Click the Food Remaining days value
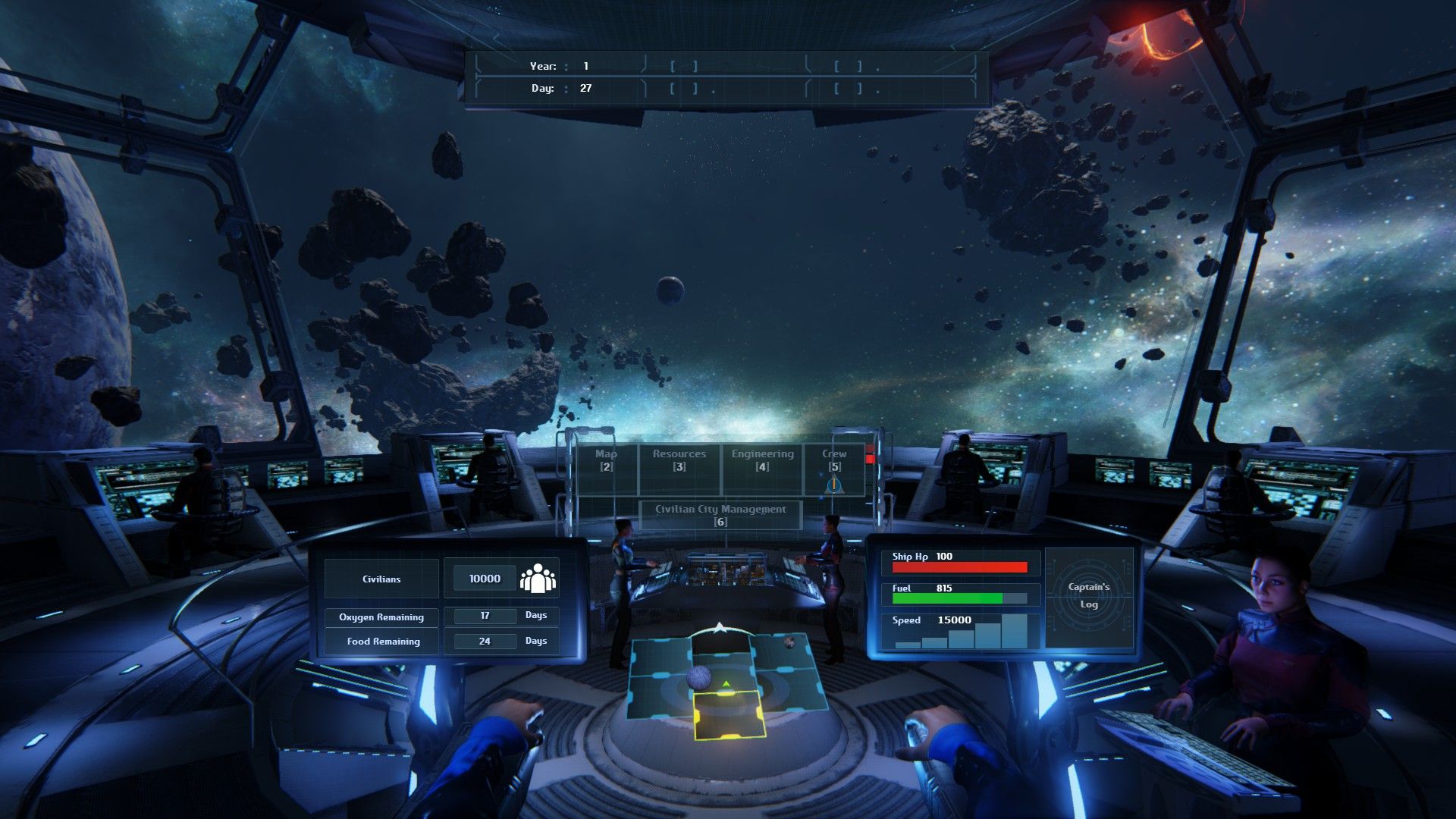 pyautogui.click(x=485, y=641)
